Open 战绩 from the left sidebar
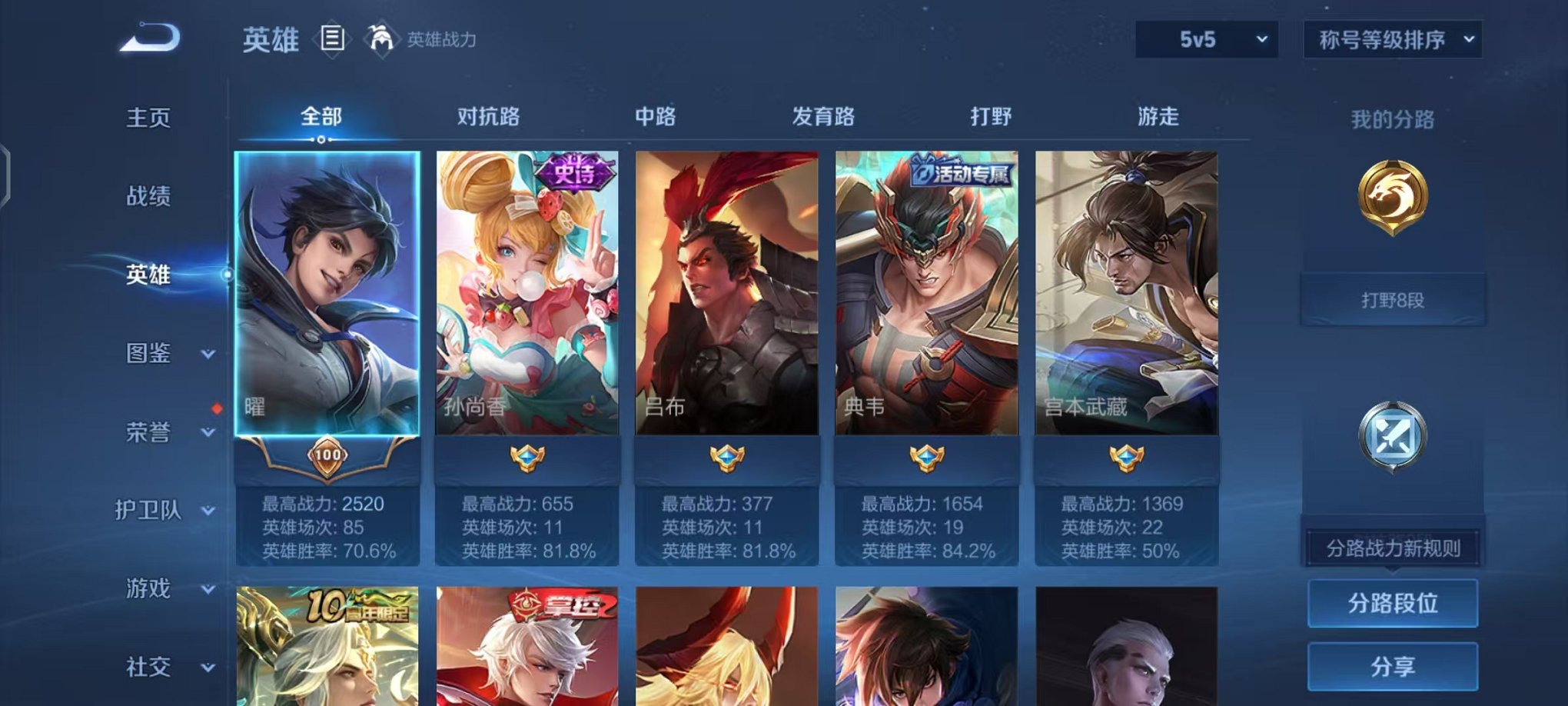The height and width of the screenshot is (706, 1568). [x=149, y=197]
